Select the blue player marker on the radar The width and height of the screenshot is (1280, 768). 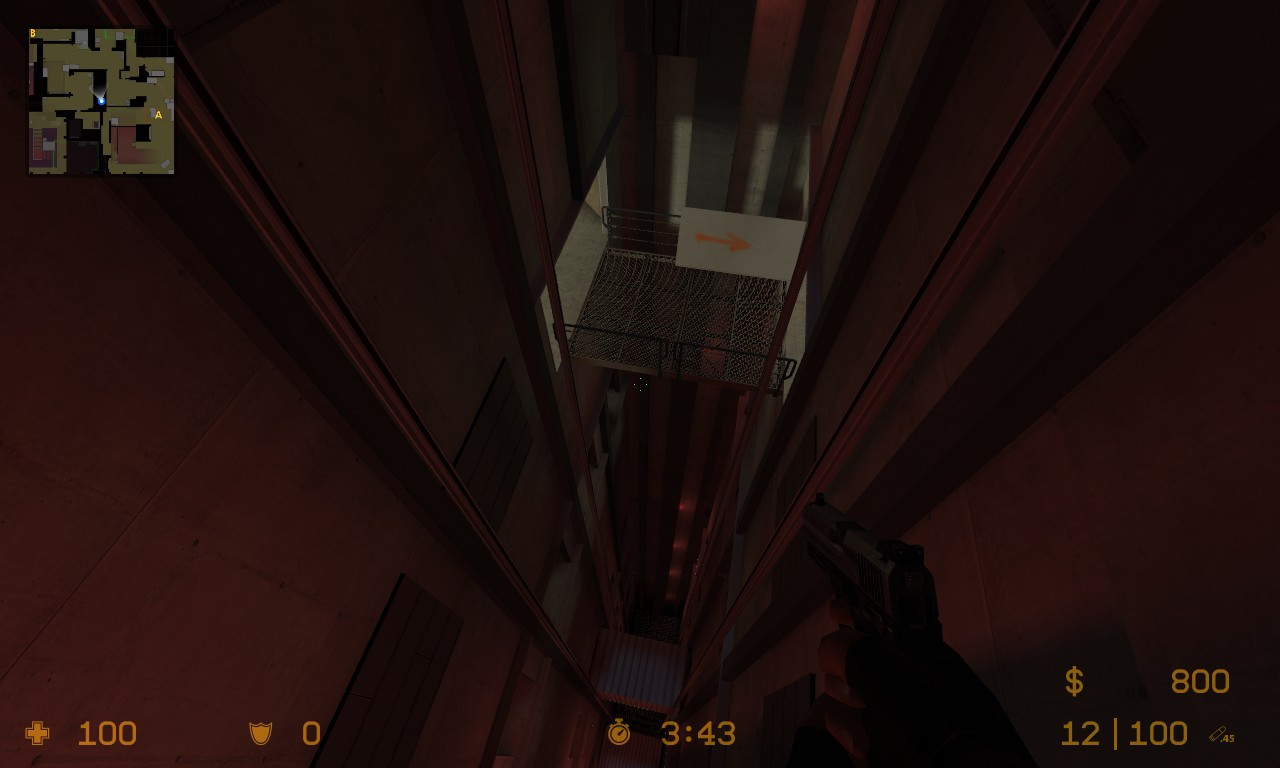coord(102,101)
